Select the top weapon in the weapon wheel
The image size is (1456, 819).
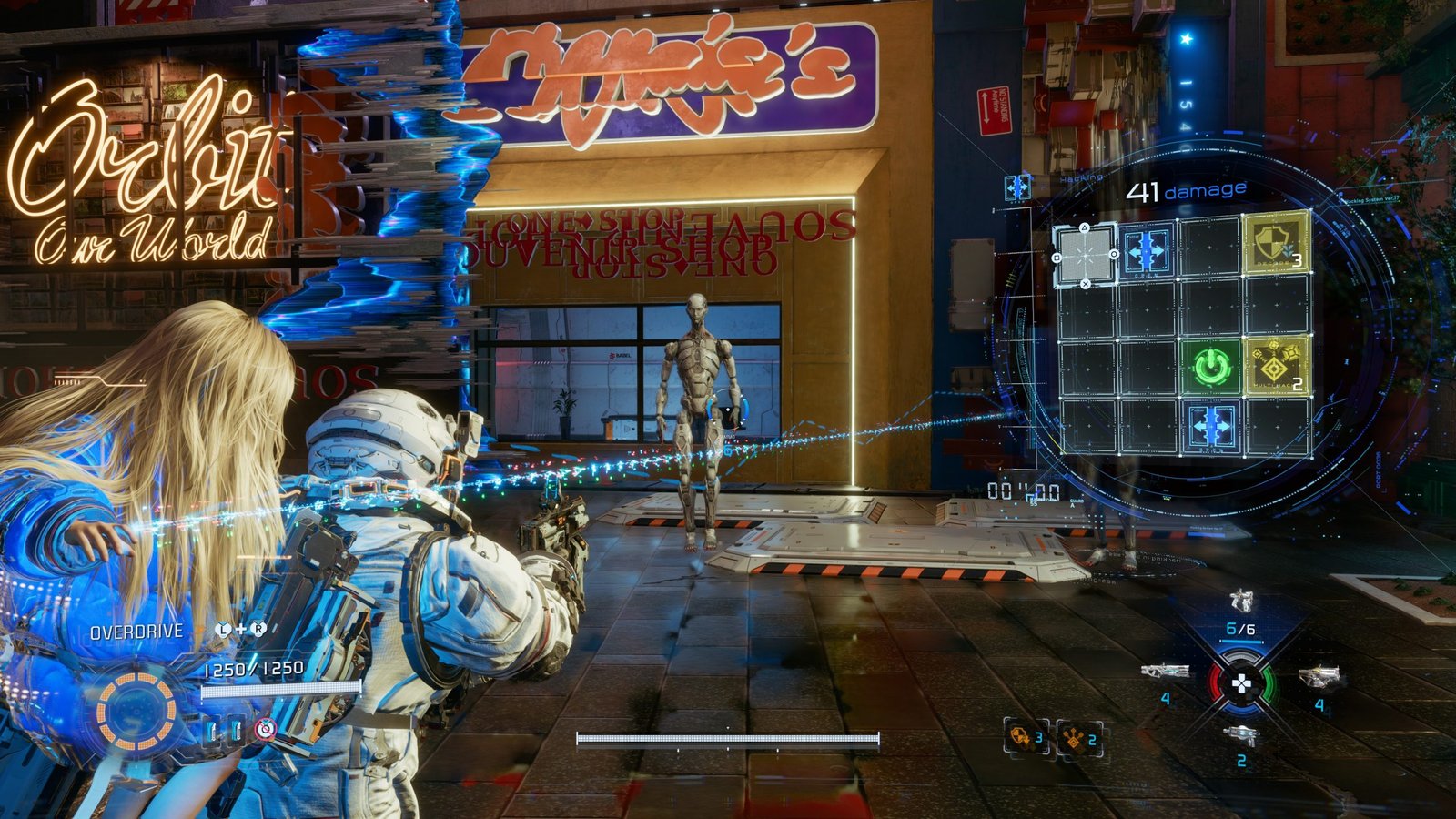[x=1242, y=601]
